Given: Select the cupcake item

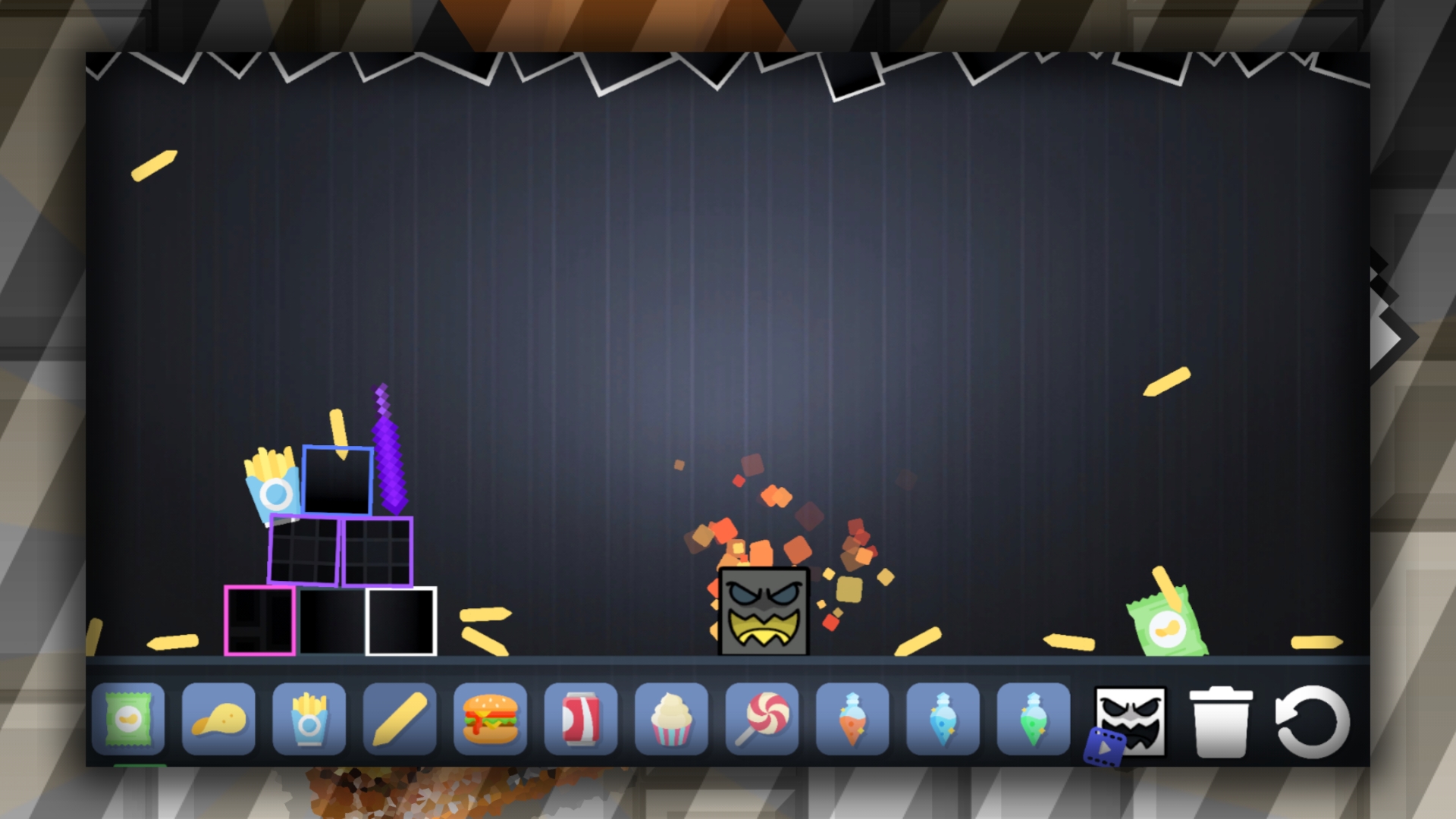Looking at the screenshot, I should (x=670, y=719).
